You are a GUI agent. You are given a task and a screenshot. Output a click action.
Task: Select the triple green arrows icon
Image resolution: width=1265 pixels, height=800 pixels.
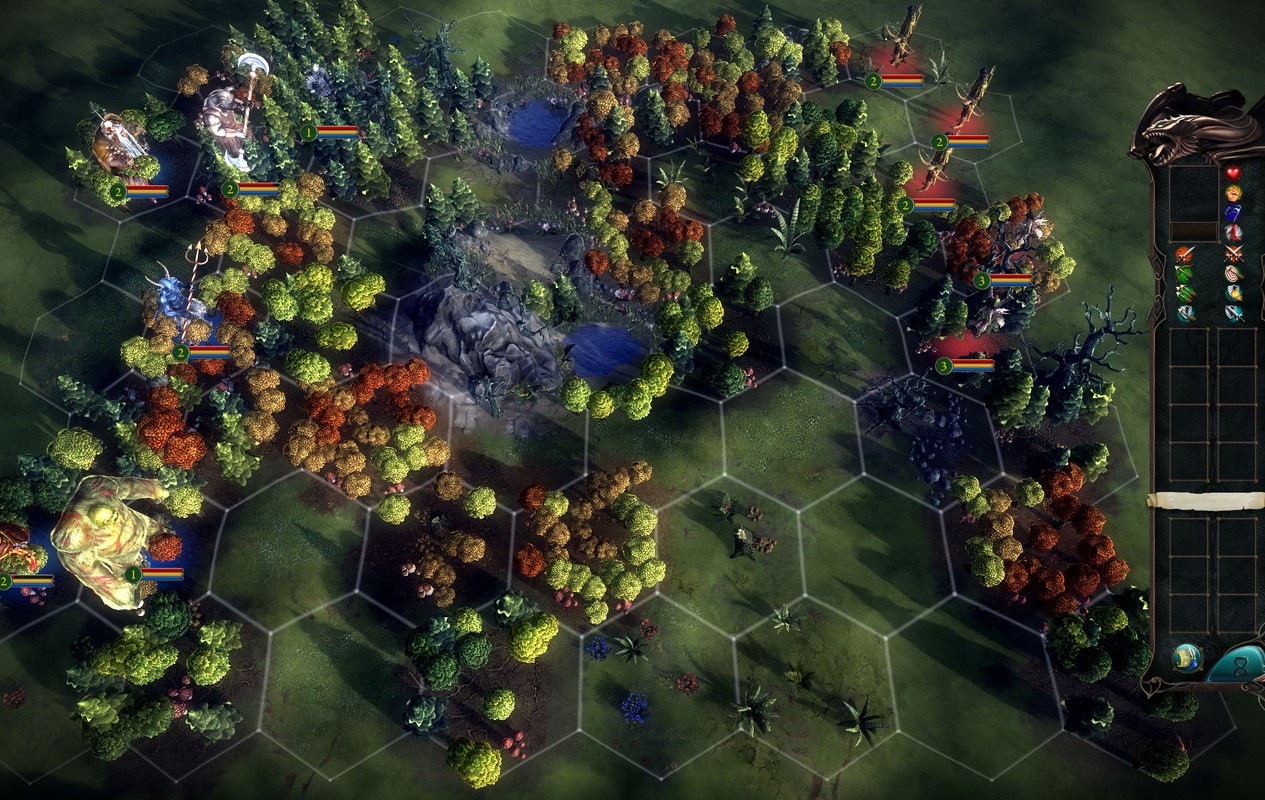[x=1185, y=294]
